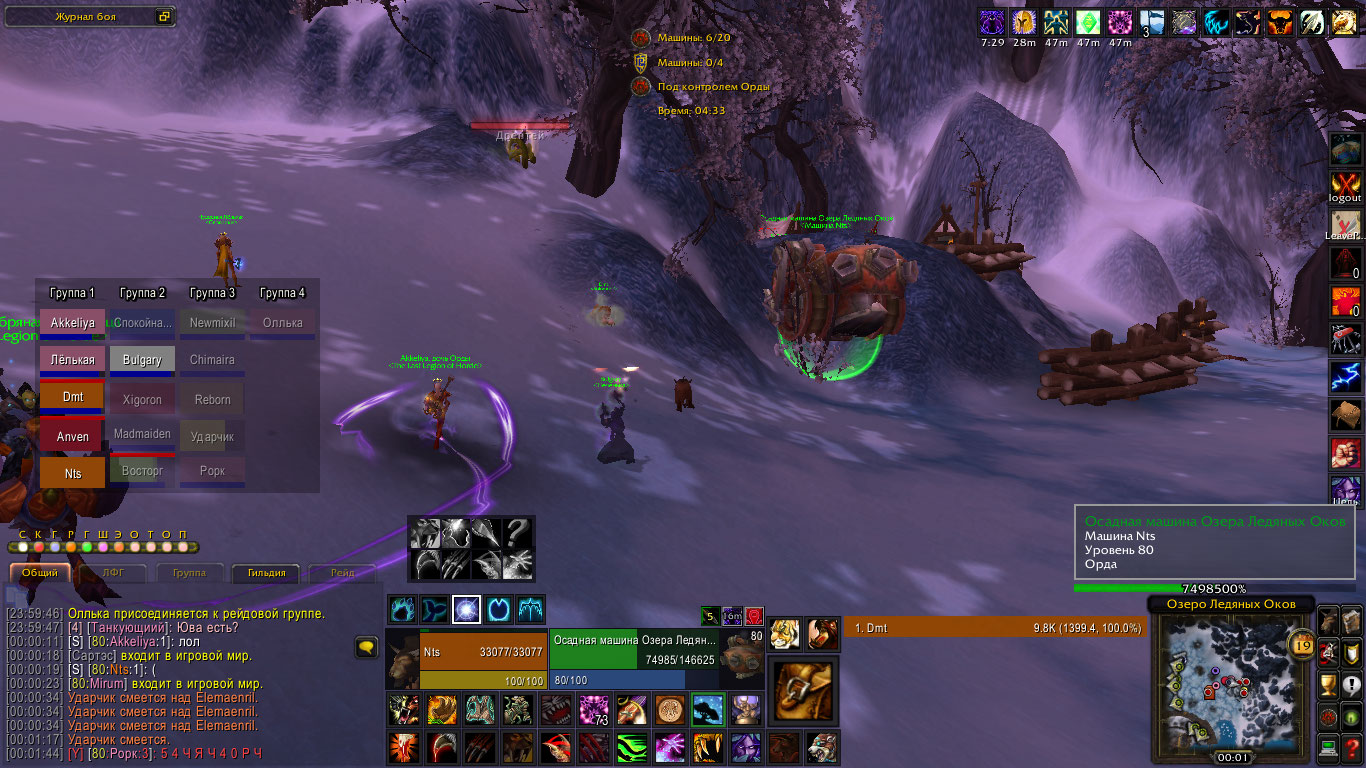This screenshot has height=768, width=1366.
Task: Click the logout crossed-swords icon
Action: click(1345, 186)
